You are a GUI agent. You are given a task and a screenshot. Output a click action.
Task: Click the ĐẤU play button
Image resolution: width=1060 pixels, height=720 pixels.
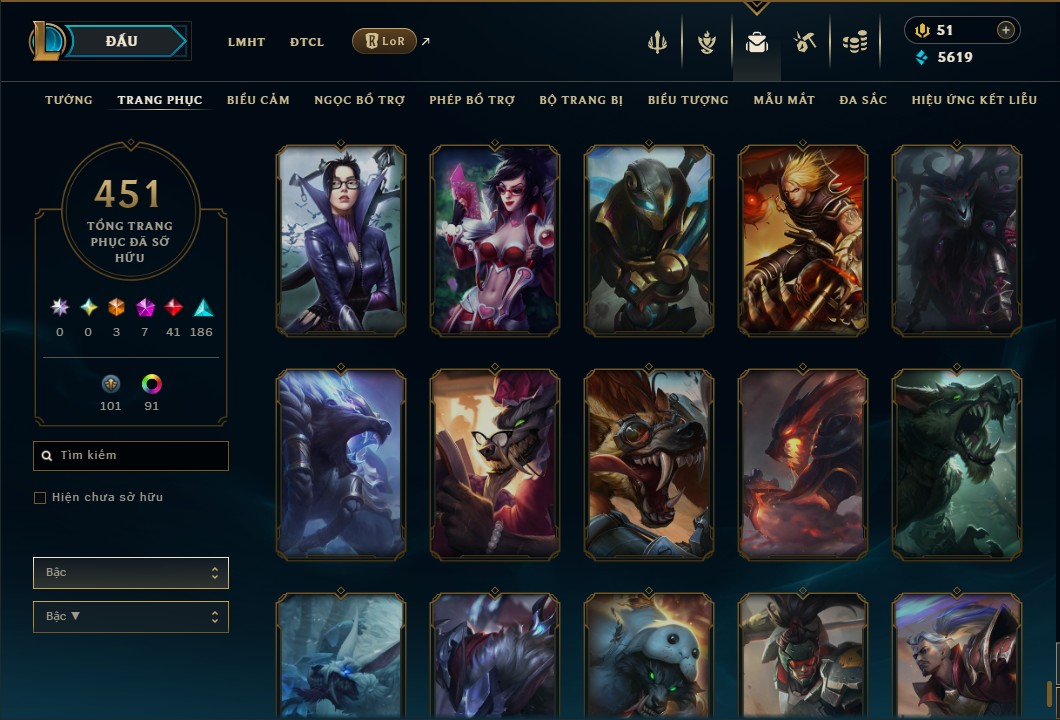(121, 41)
